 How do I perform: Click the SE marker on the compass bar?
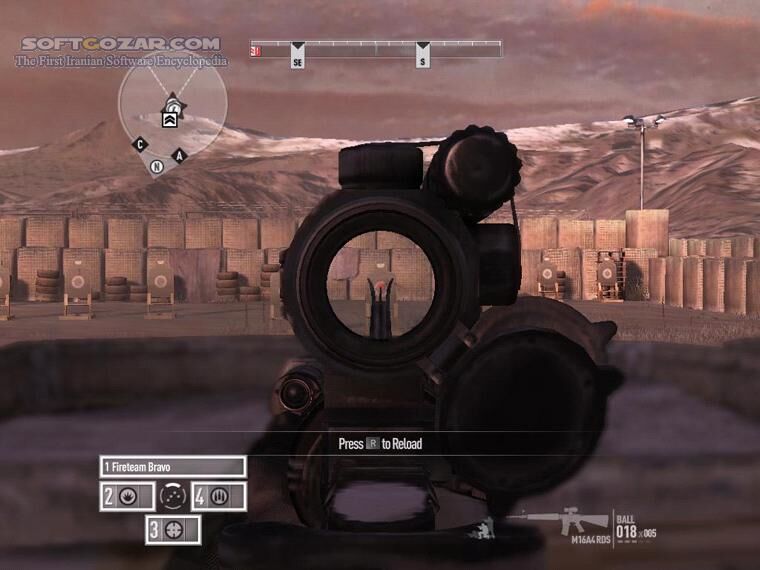pyautogui.click(x=297, y=62)
